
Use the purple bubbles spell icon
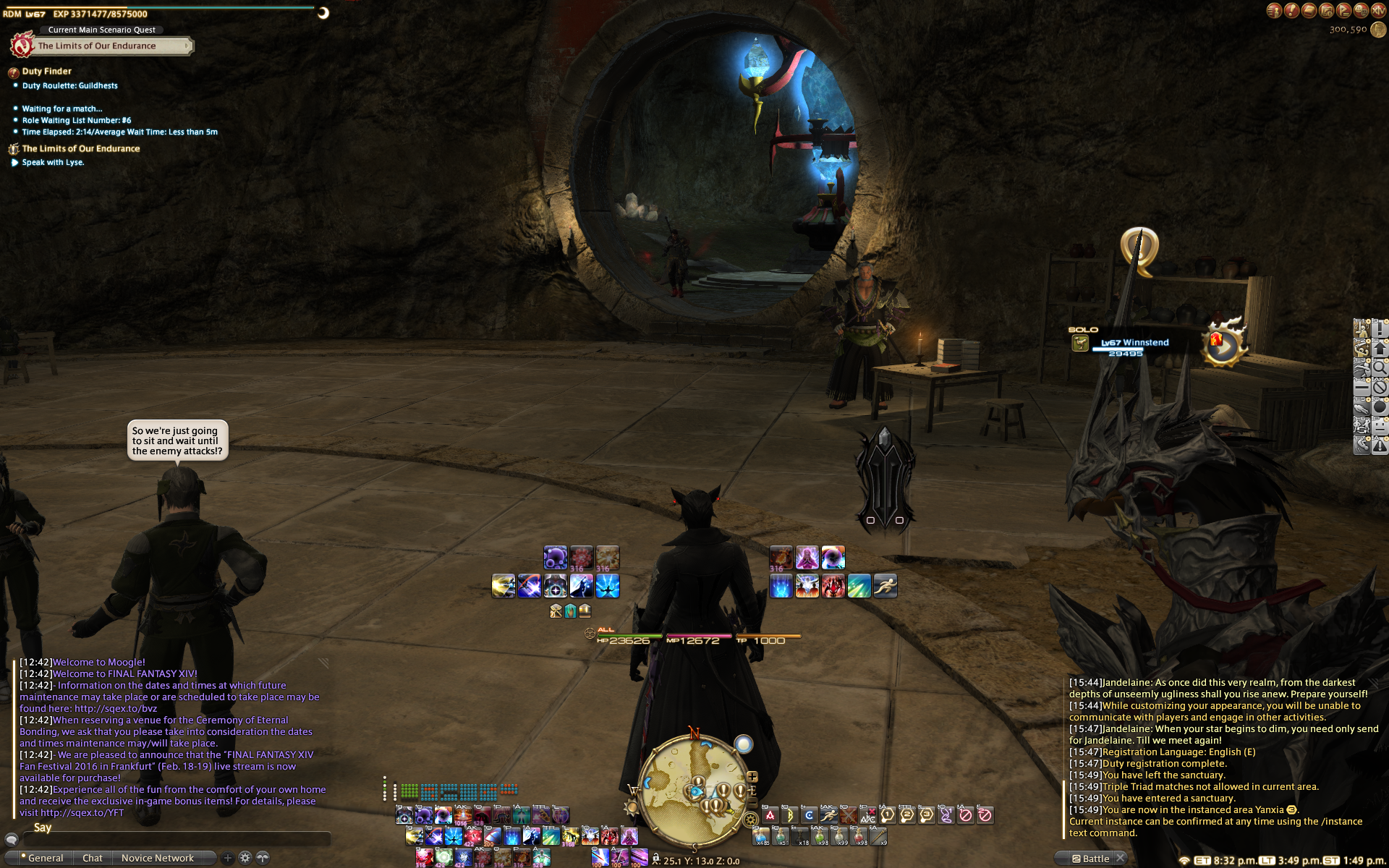click(555, 558)
